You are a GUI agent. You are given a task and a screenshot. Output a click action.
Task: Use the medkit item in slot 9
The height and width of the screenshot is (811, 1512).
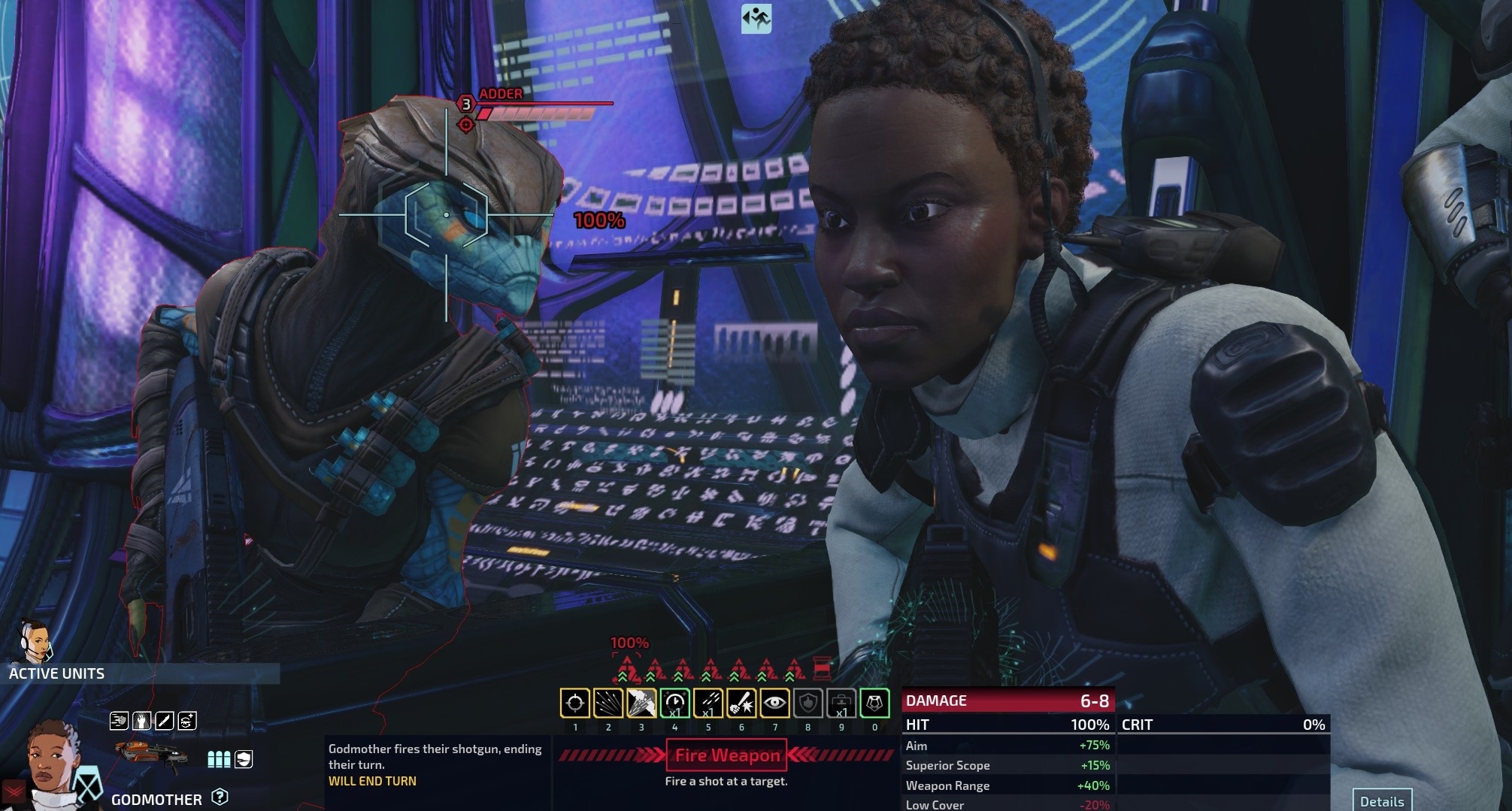point(841,704)
